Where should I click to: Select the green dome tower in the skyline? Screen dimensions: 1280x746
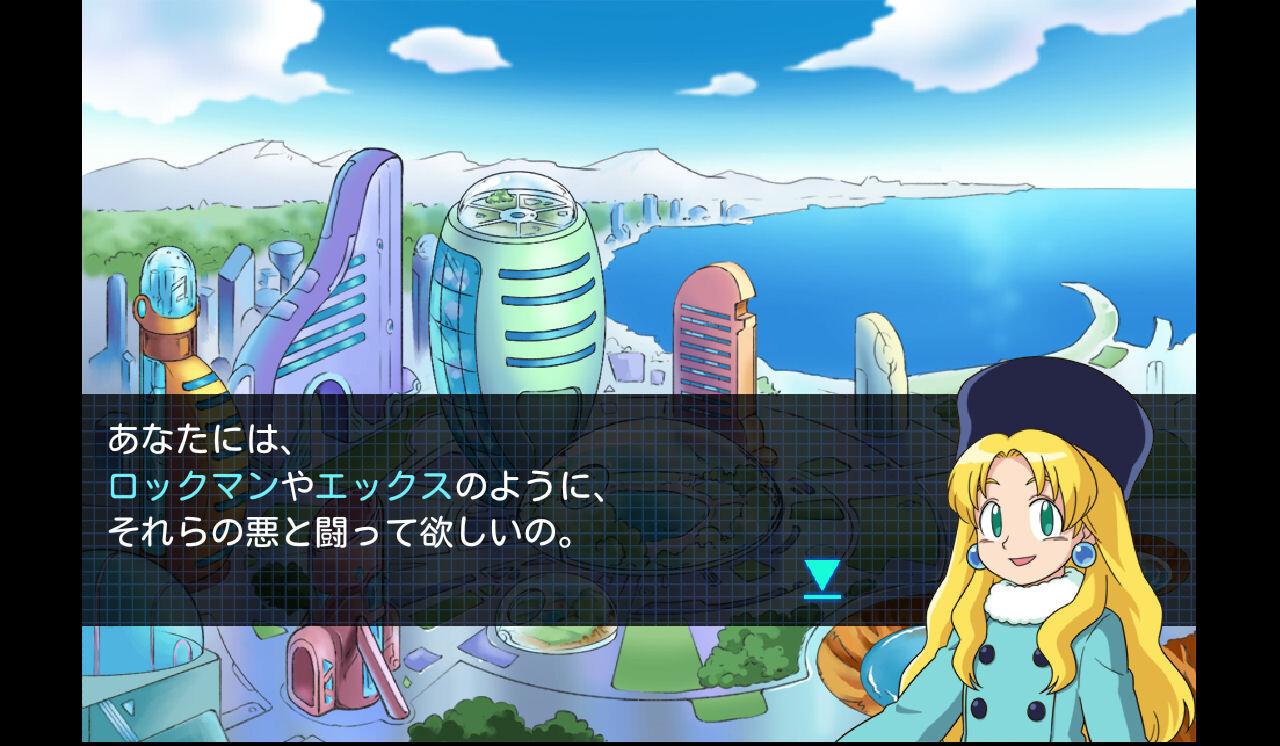pyautogui.click(x=515, y=280)
